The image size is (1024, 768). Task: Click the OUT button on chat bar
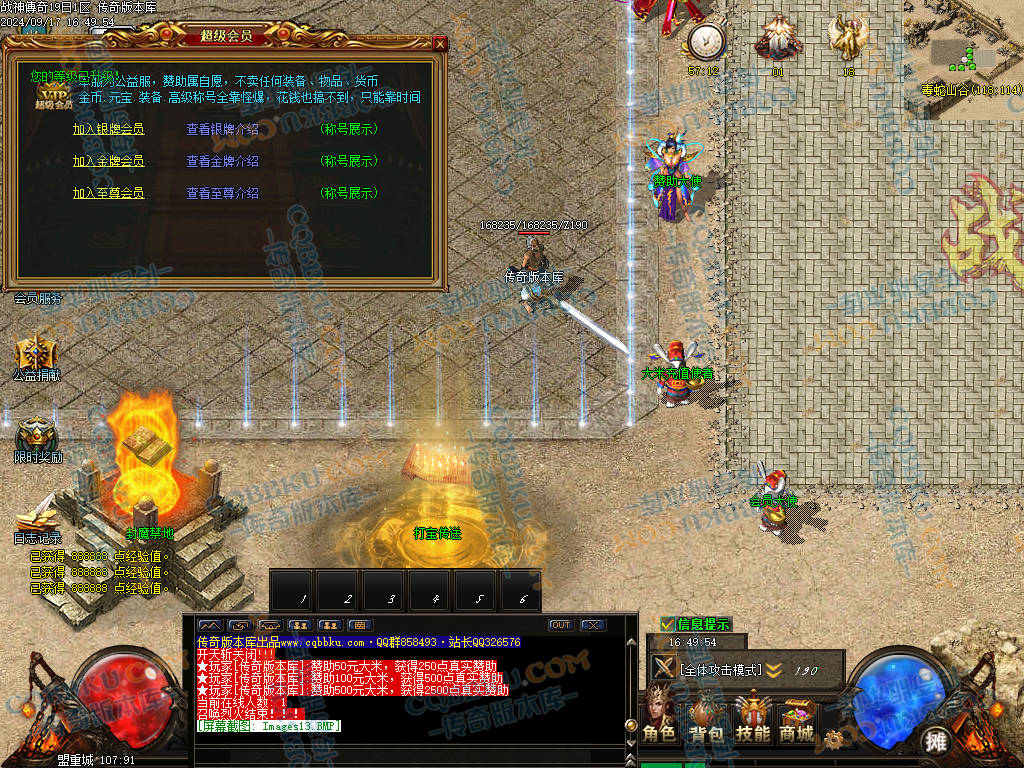point(561,625)
